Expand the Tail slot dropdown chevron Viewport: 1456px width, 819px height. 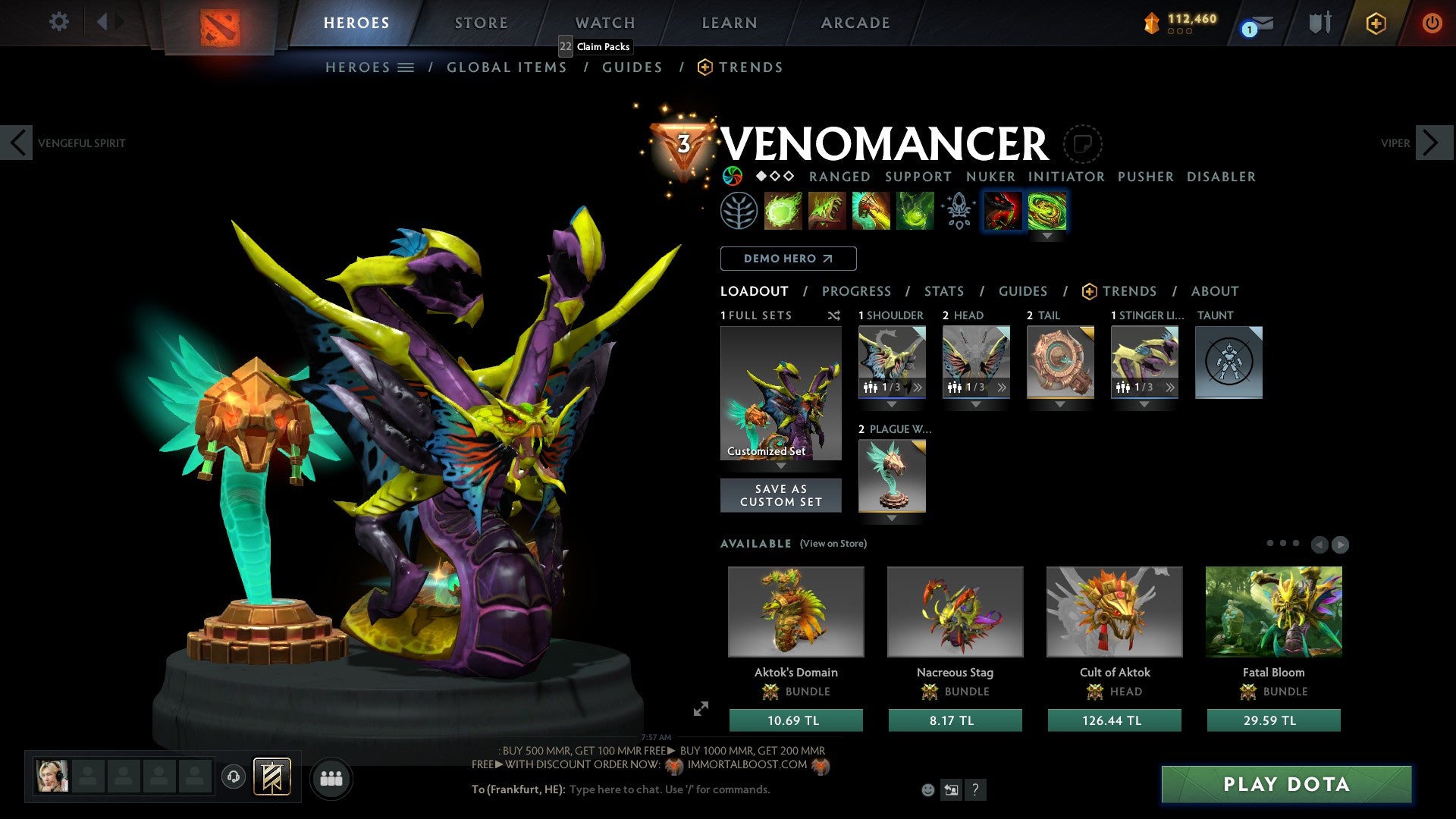click(x=1060, y=406)
